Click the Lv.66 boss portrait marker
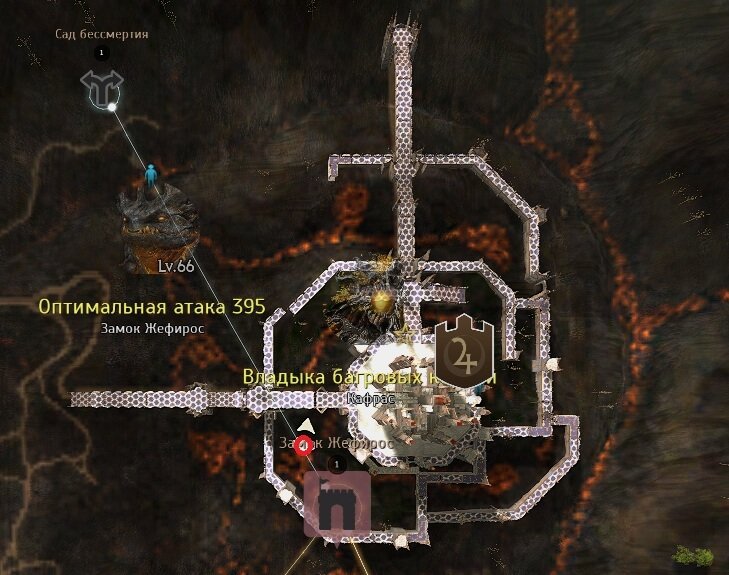This screenshot has height=575, width=729. (x=160, y=227)
